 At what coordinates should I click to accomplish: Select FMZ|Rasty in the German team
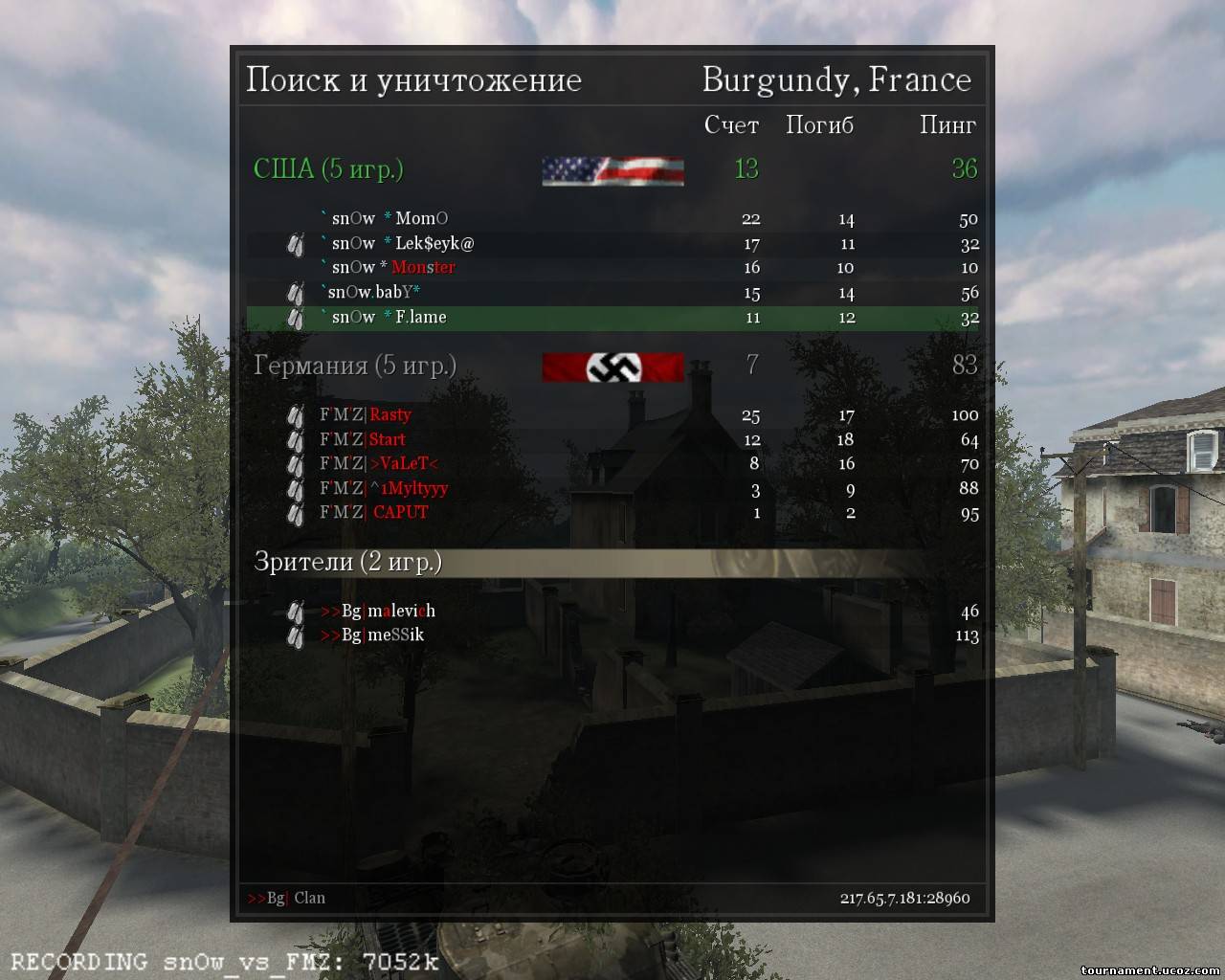(365, 415)
